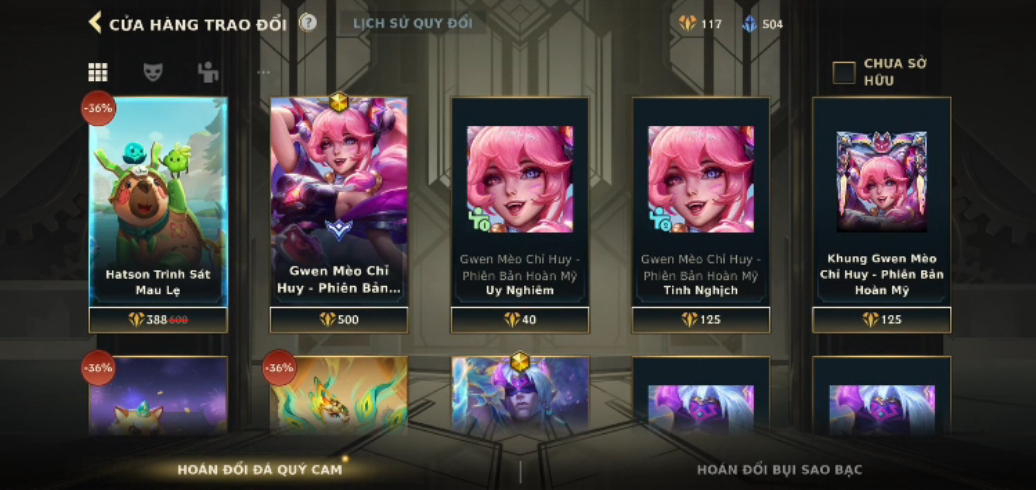This screenshot has width=1036, height=490.
Task: Select the Gwen Mèo Chỉ Huy skin card
Action: (x=339, y=200)
